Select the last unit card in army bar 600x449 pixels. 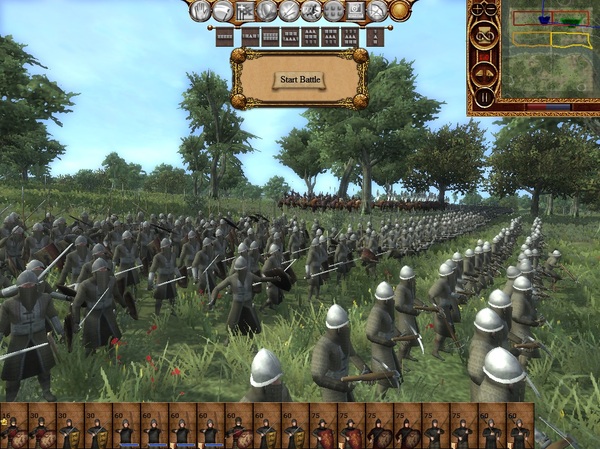[x=520, y=427]
